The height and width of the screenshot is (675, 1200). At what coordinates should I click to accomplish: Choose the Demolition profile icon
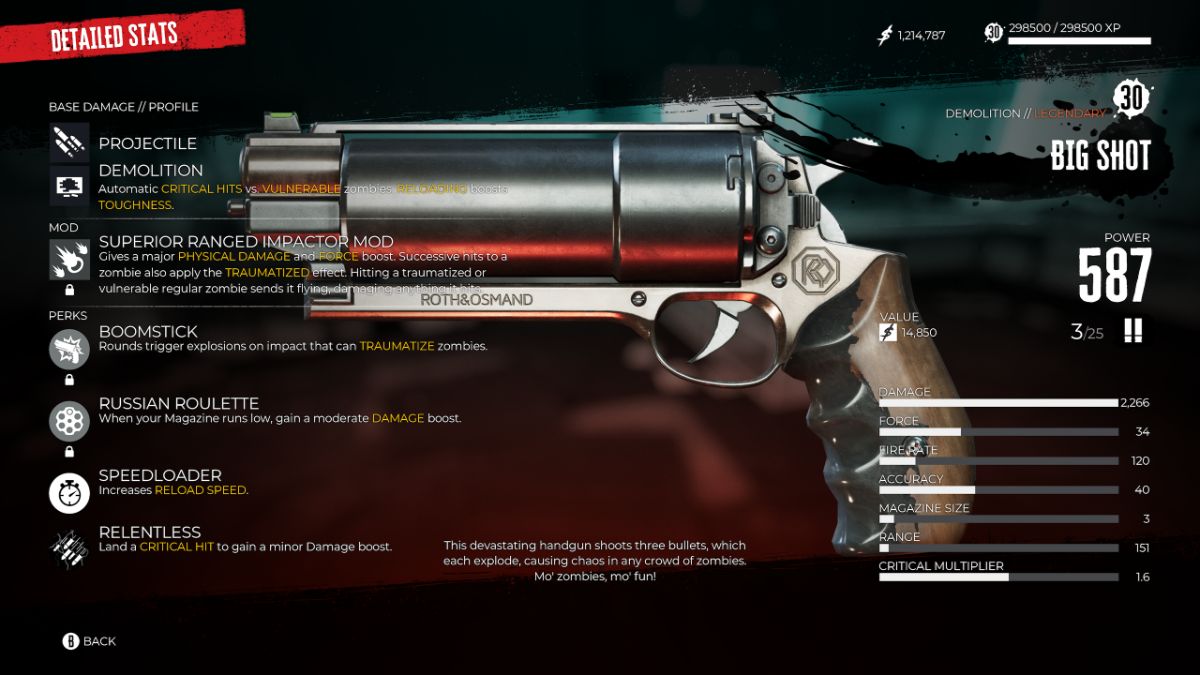point(69,186)
